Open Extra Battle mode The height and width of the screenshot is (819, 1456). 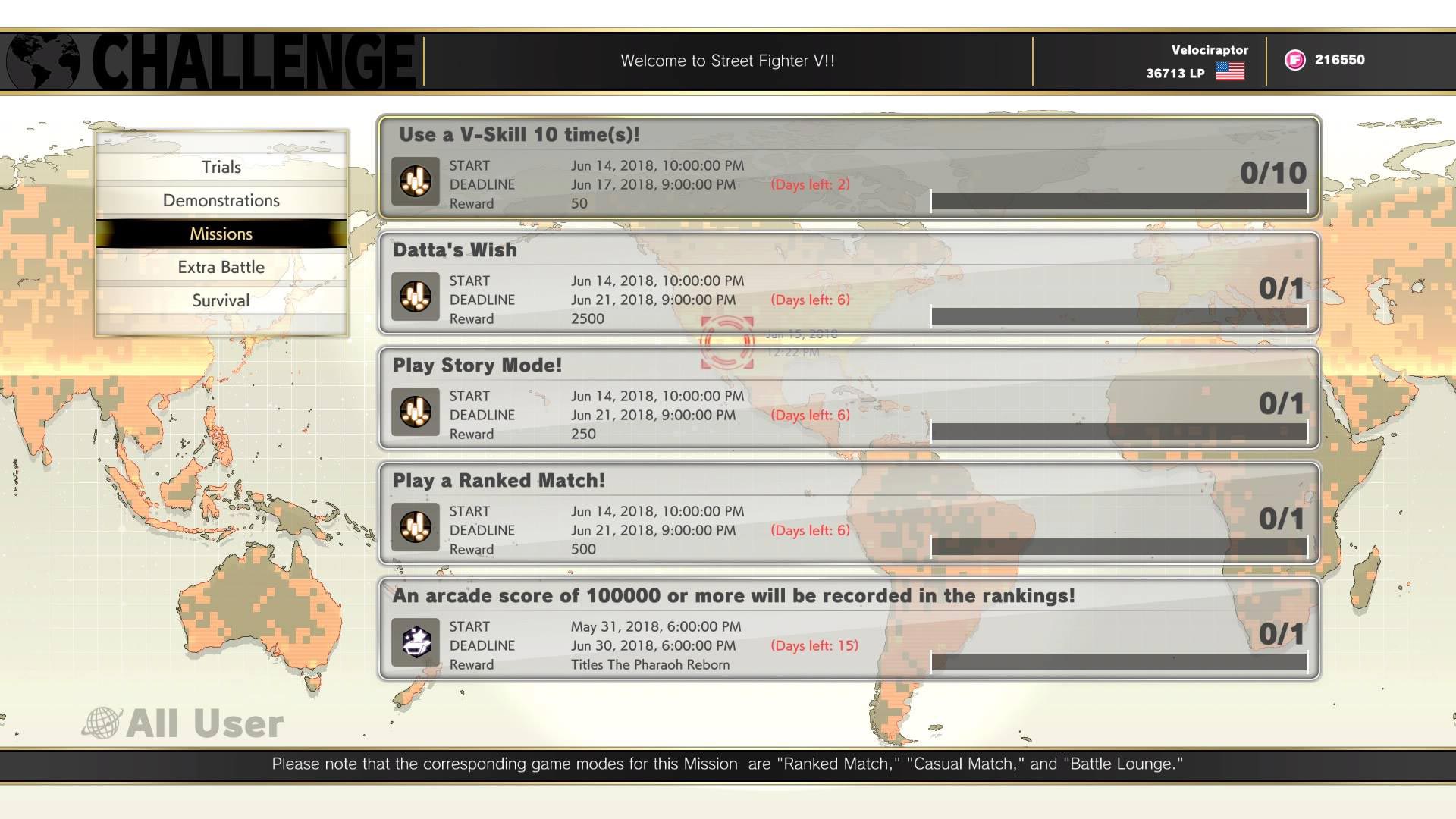[x=220, y=267]
